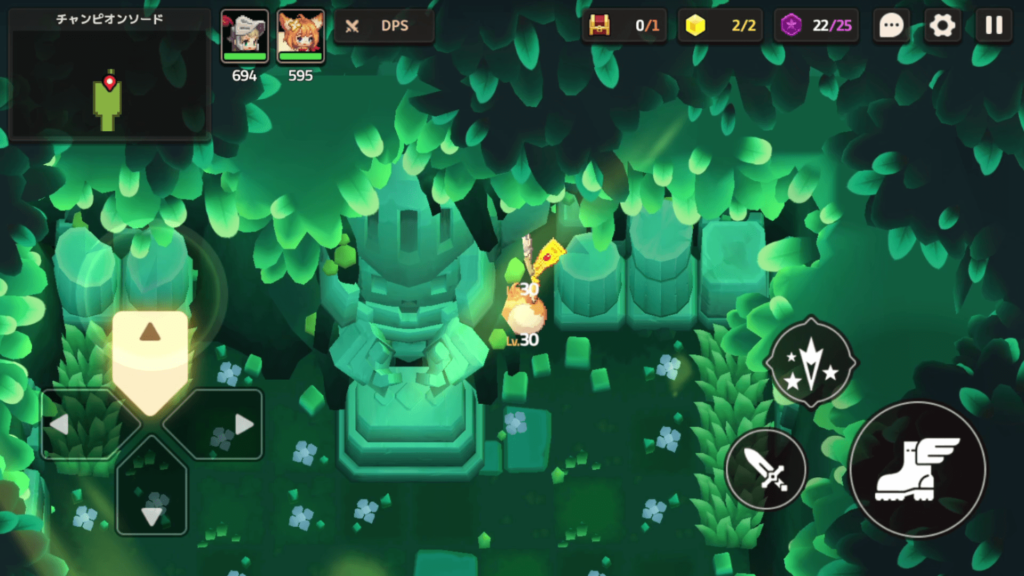This screenshot has height=576, width=1024.
Task: Open the gear settings menu
Action: pos(942,26)
